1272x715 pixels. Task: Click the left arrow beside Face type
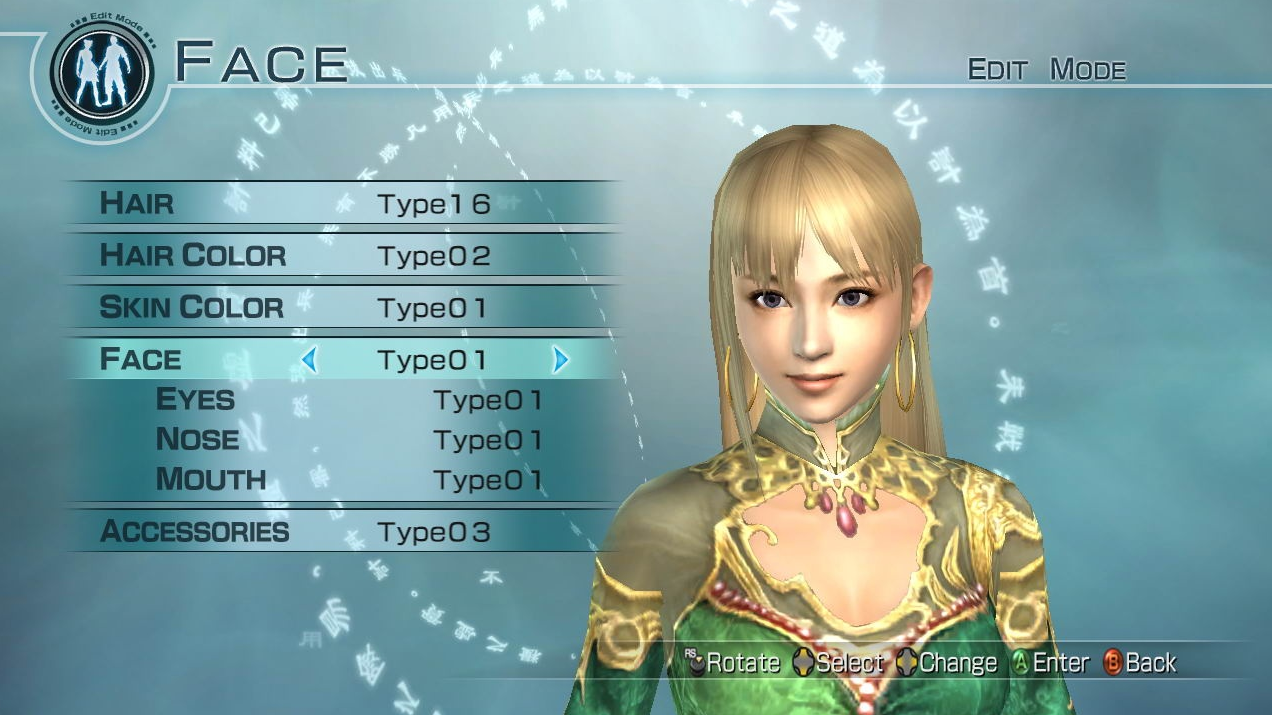click(309, 360)
